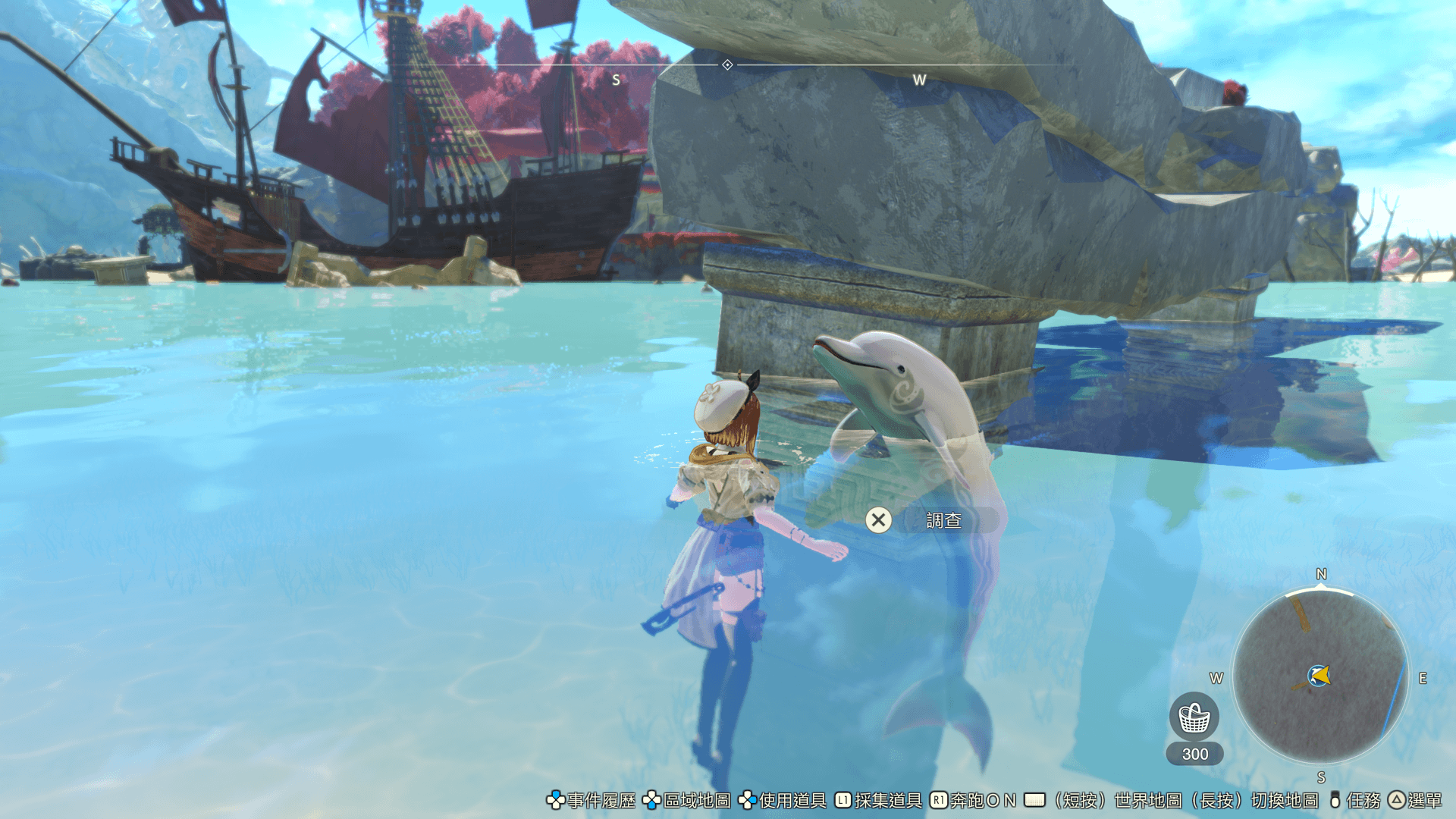Click the circular minimap

point(1320,676)
